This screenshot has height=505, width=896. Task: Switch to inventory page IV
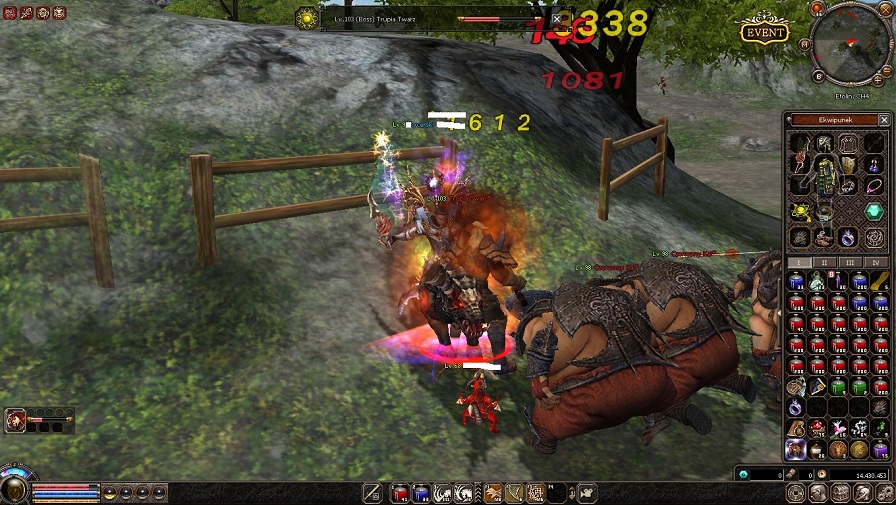(x=877, y=263)
